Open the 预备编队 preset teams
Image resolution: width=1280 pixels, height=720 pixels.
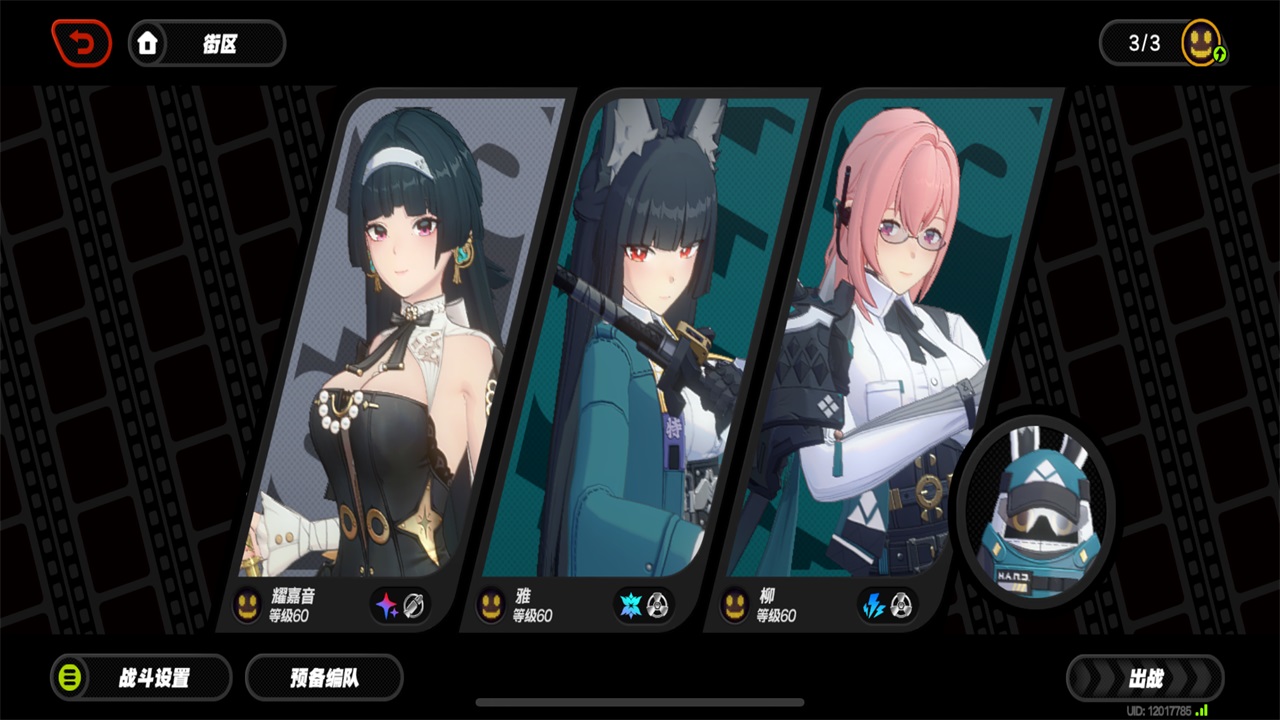click(x=324, y=678)
